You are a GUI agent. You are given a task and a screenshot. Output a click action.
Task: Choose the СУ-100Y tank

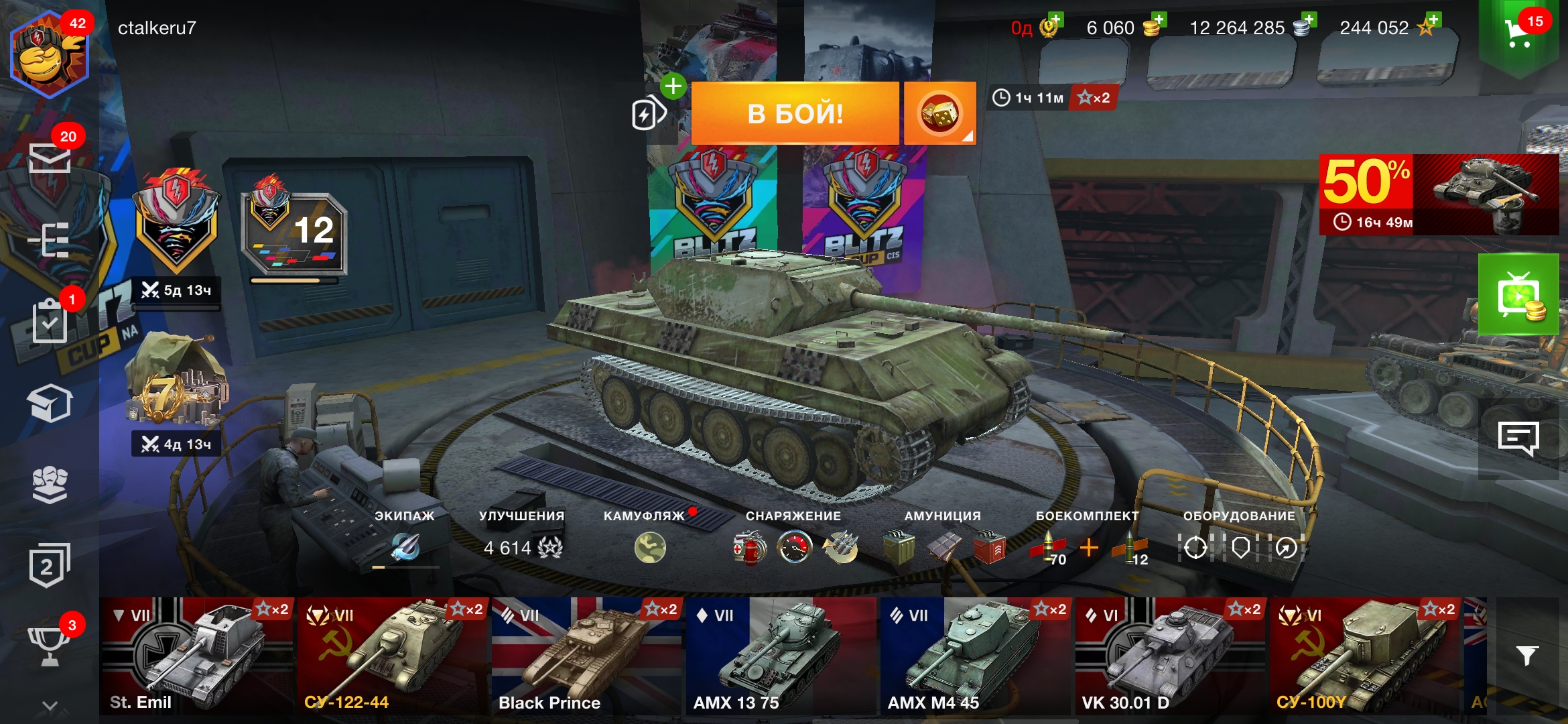pyautogui.click(x=1364, y=655)
